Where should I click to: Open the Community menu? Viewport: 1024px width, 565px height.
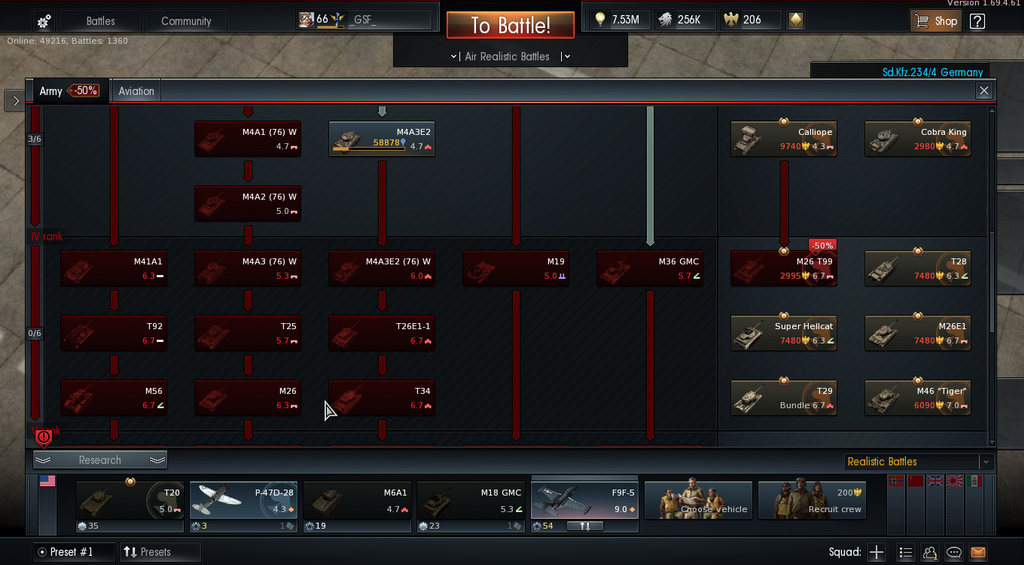click(186, 21)
